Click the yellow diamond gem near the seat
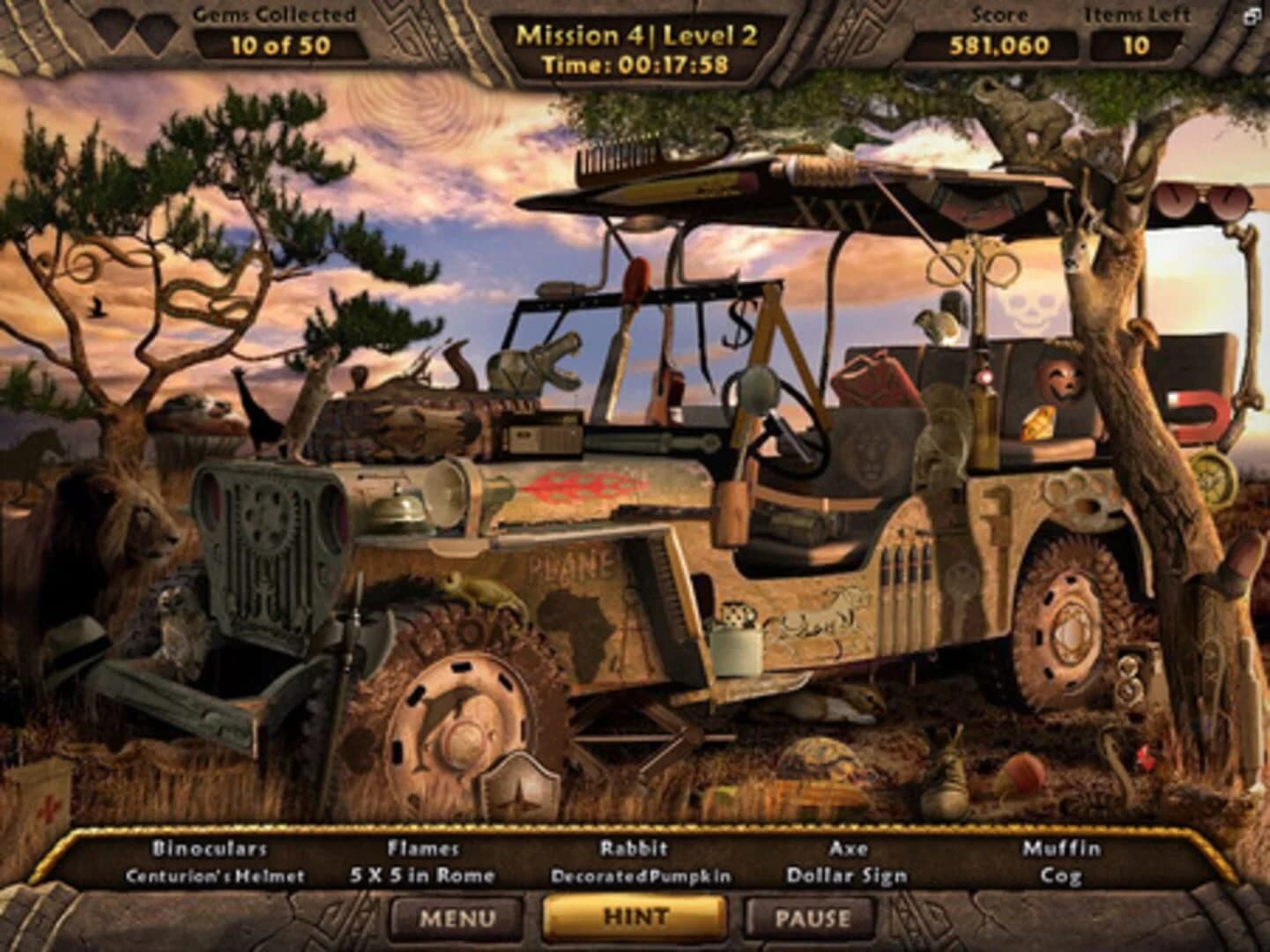 [1040, 423]
